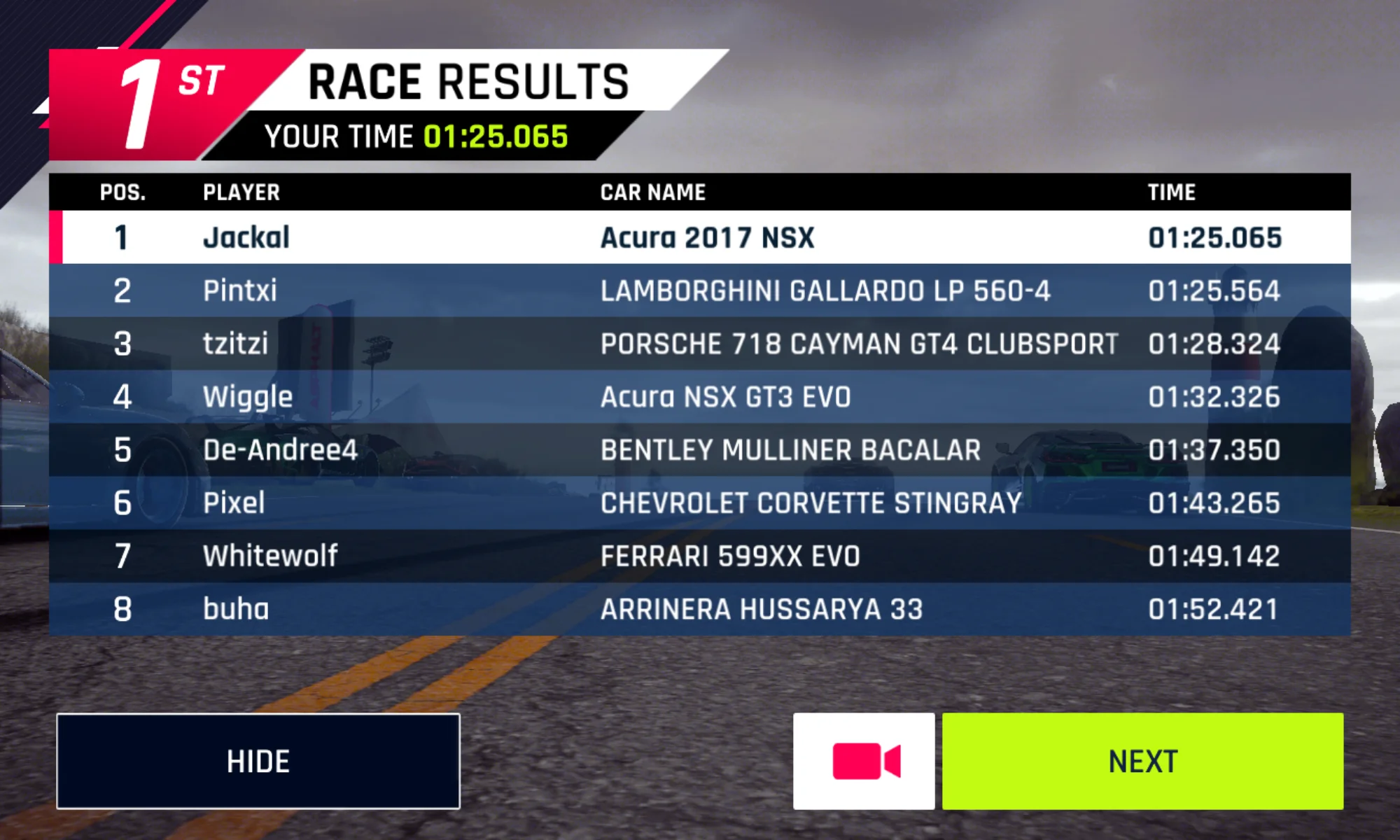Hide the race results panel
This screenshot has height=840, width=1400.
pos(258,761)
